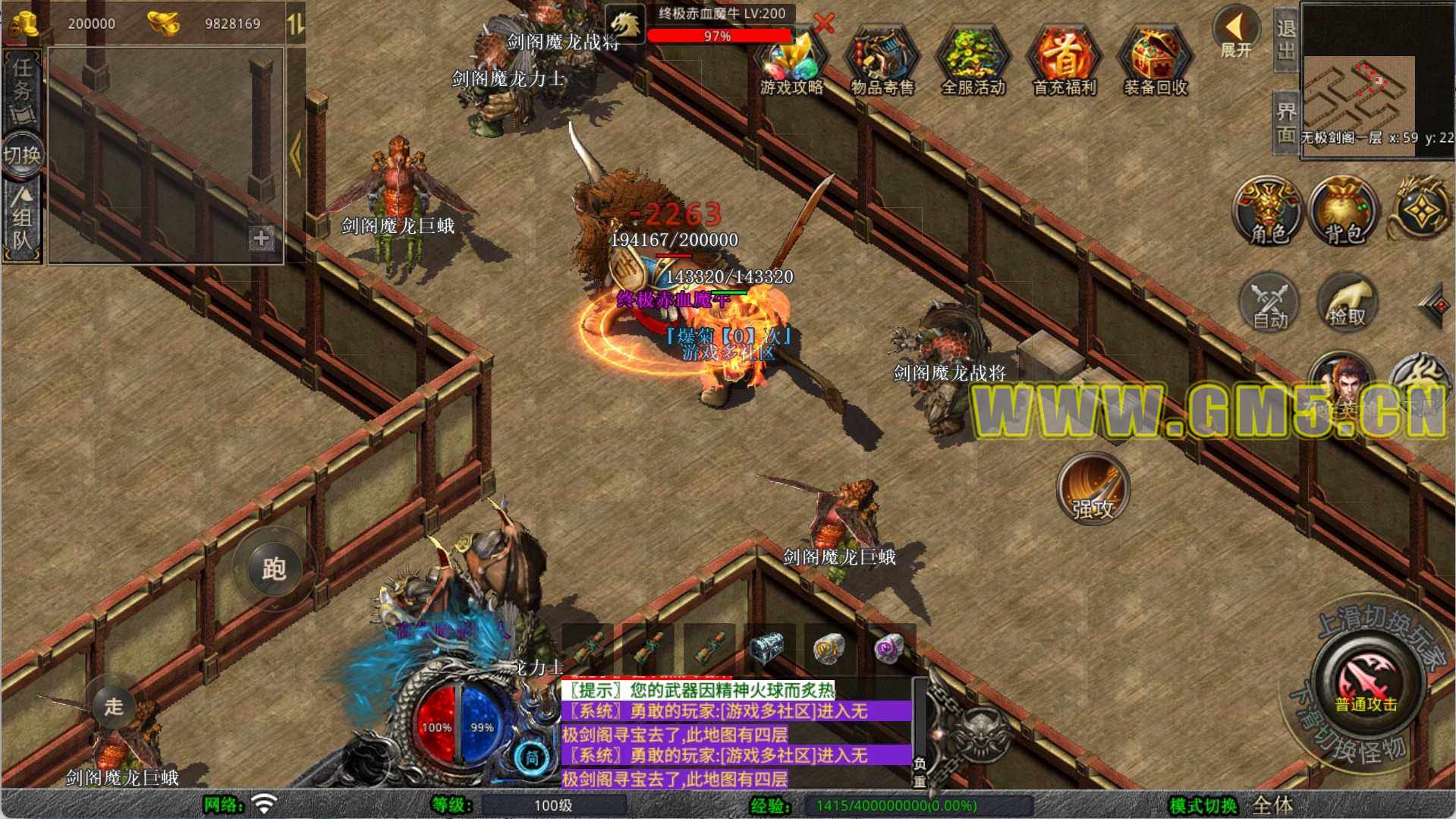Screen dimensions: 1456x819
Task: Open the 全服活动 server events
Action: pos(973,62)
